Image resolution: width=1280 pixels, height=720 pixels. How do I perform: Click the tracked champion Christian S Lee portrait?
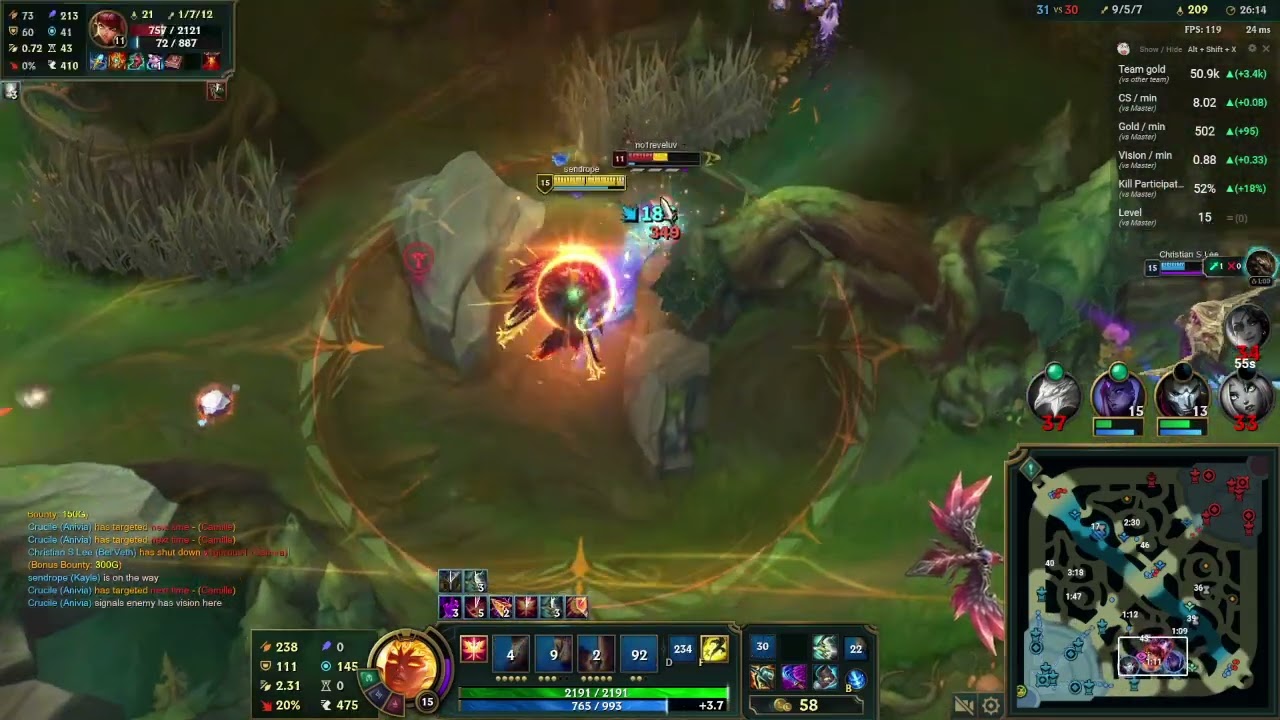tap(1258, 267)
